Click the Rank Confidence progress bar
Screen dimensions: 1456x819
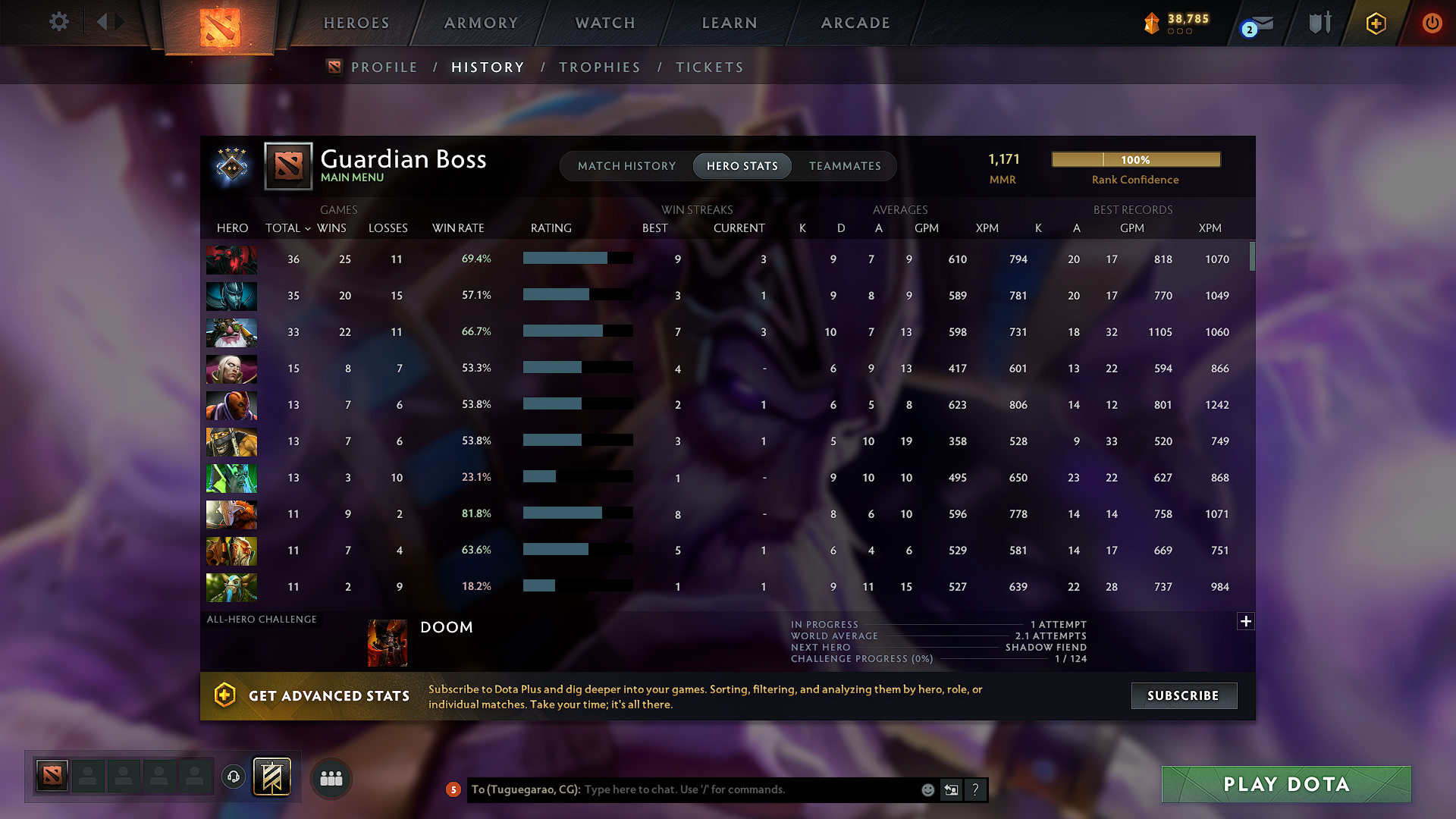tap(1135, 159)
